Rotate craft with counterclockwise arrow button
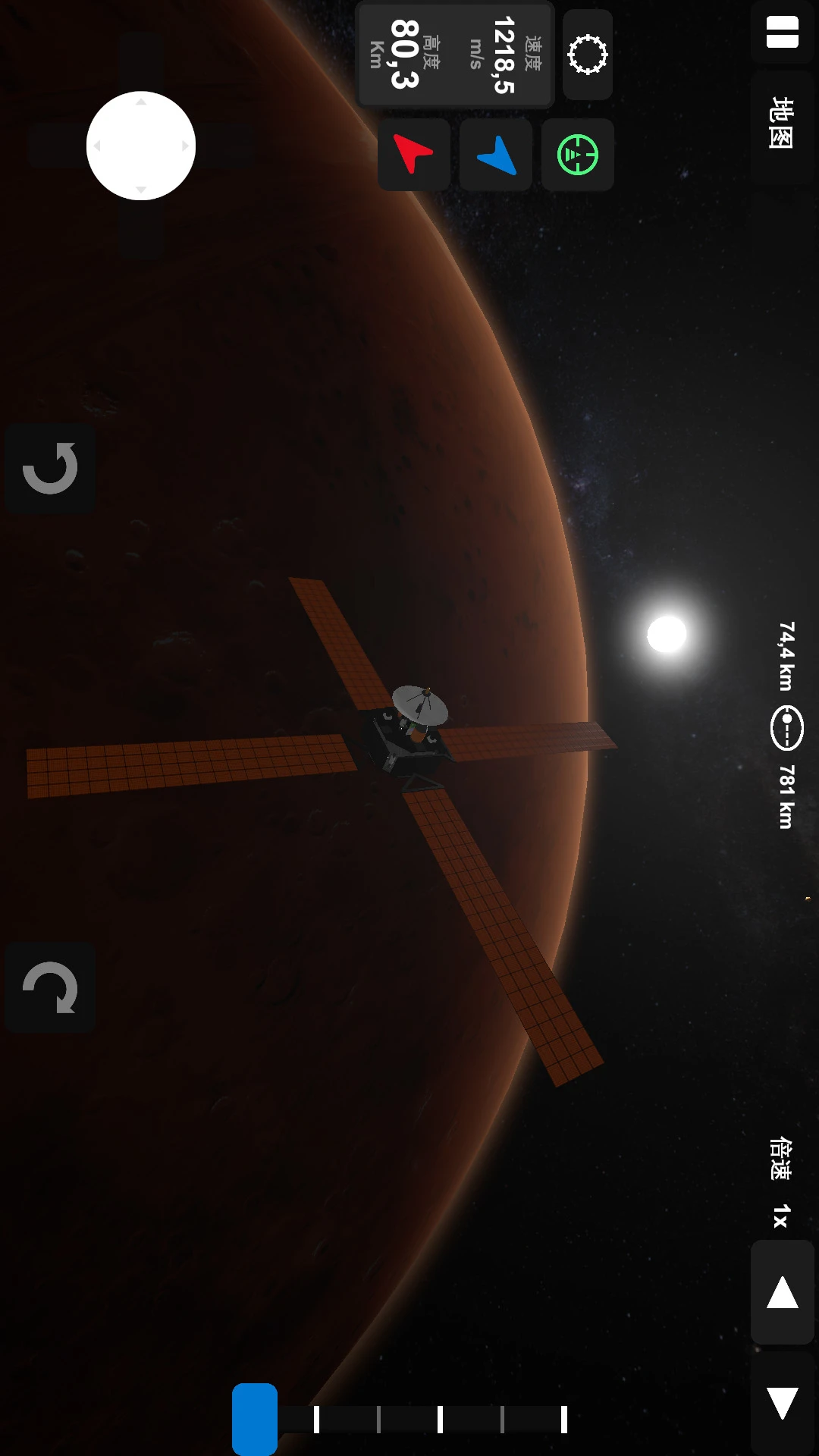Screen dimensions: 819x1456 (x=50, y=468)
